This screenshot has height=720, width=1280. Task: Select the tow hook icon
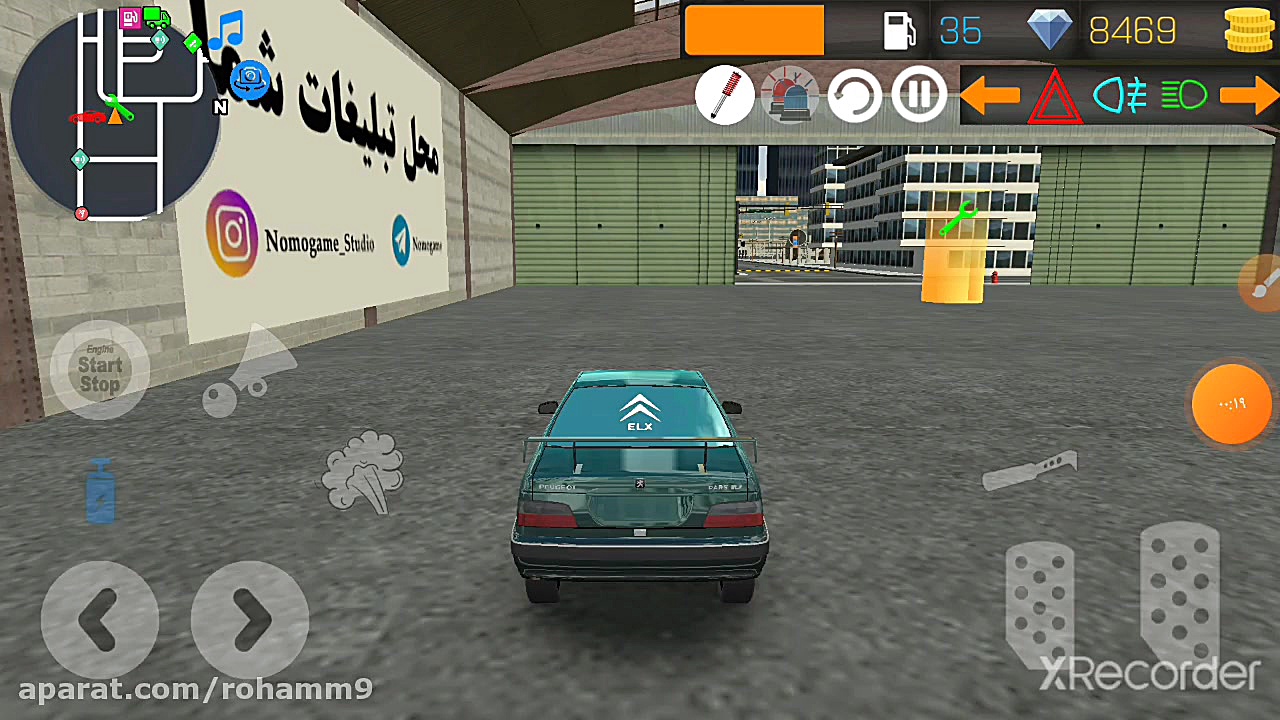click(x=250, y=375)
